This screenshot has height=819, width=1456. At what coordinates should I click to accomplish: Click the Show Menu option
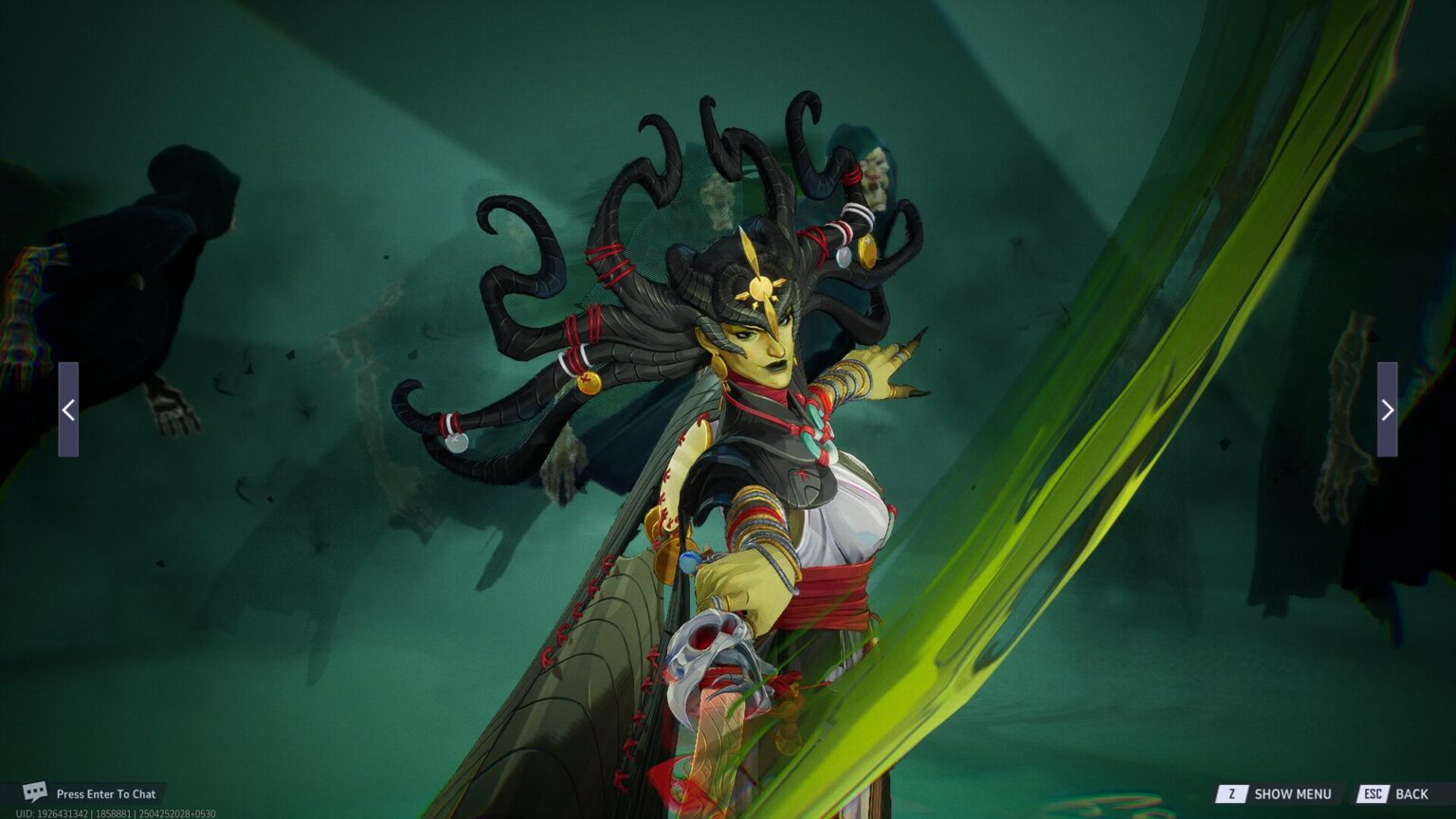tap(1276, 793)
